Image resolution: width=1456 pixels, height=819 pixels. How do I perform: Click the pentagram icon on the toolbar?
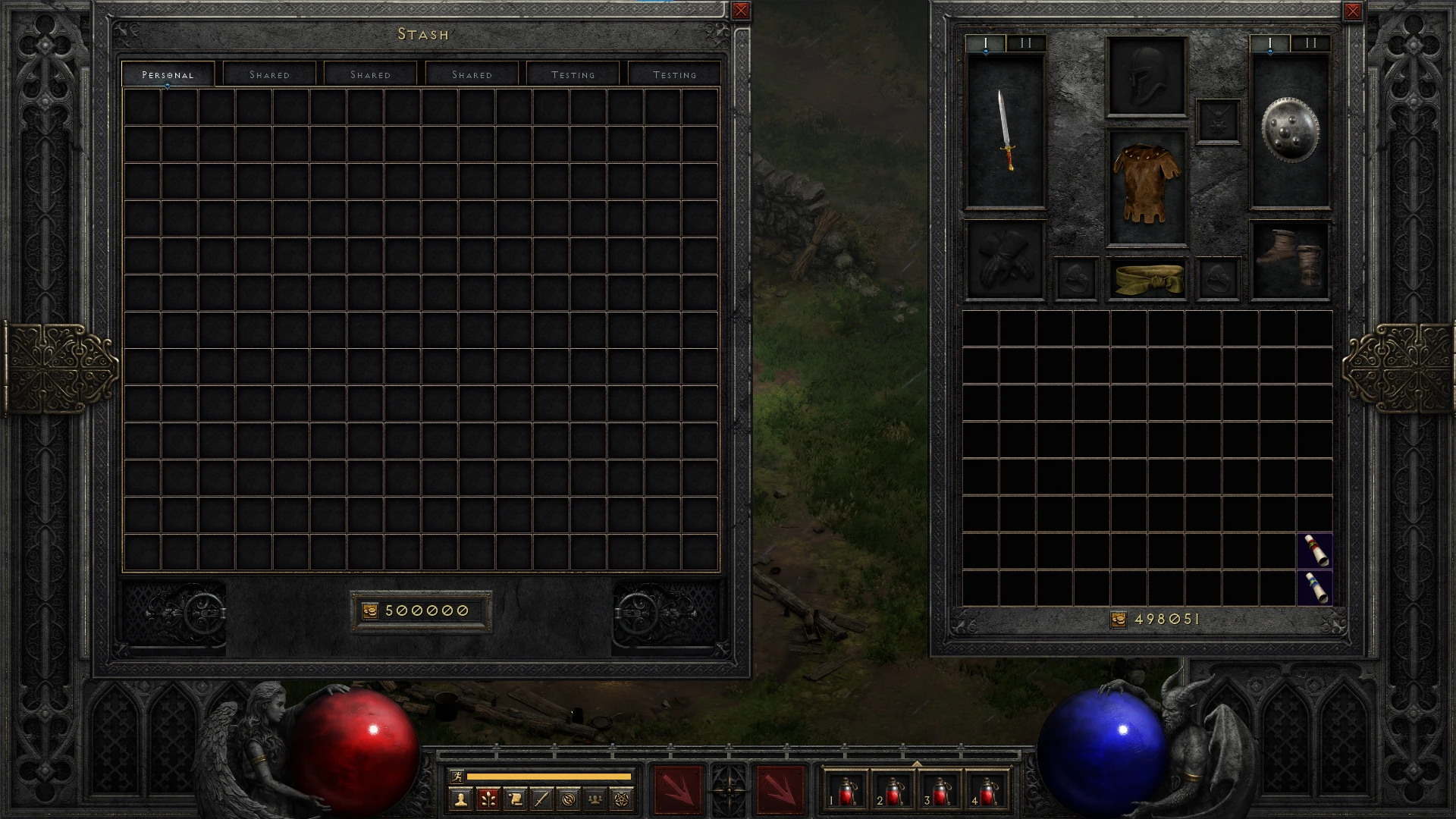pos(623,799)
